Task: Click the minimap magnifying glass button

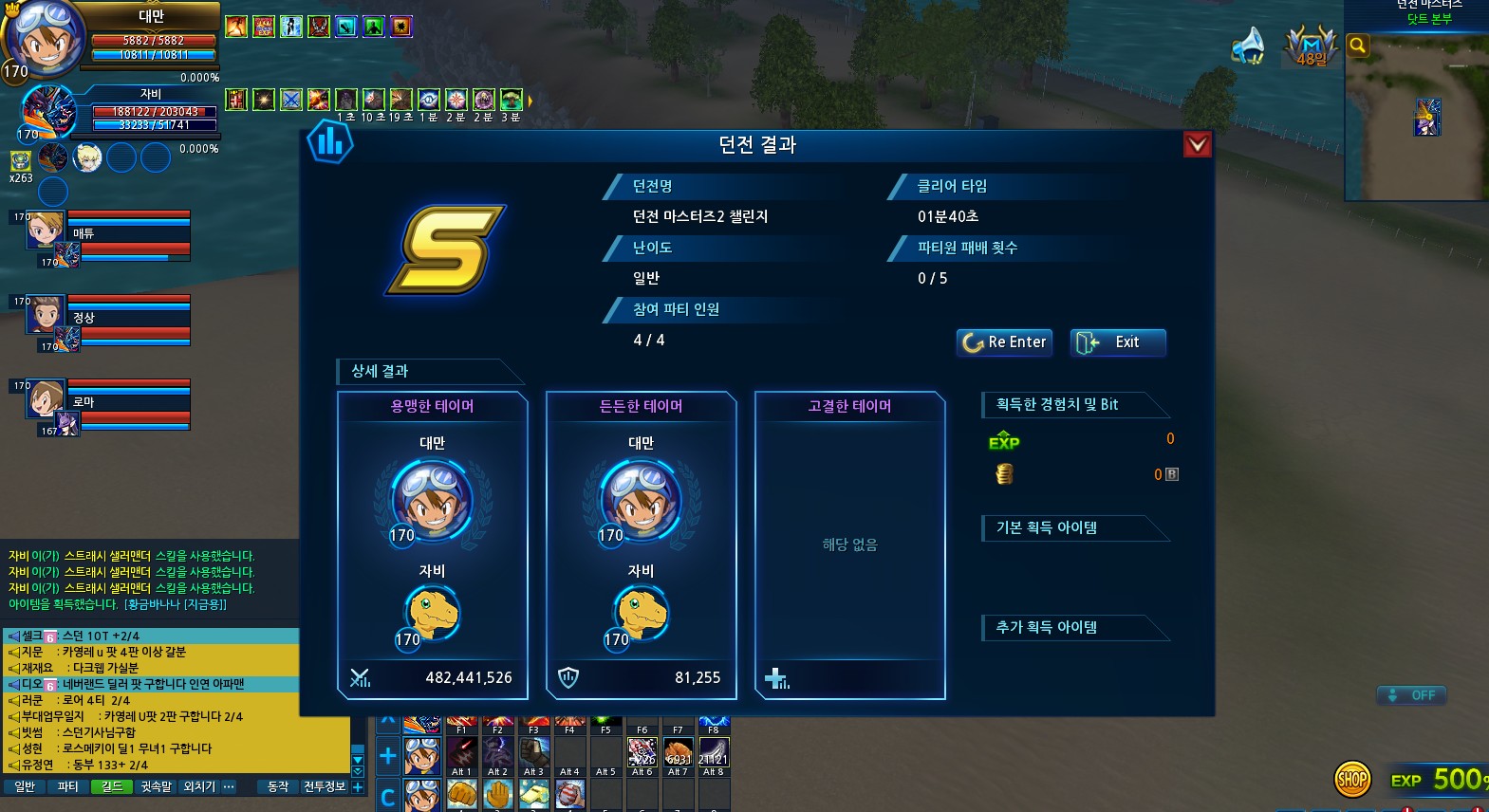Action: point(1358,46)
